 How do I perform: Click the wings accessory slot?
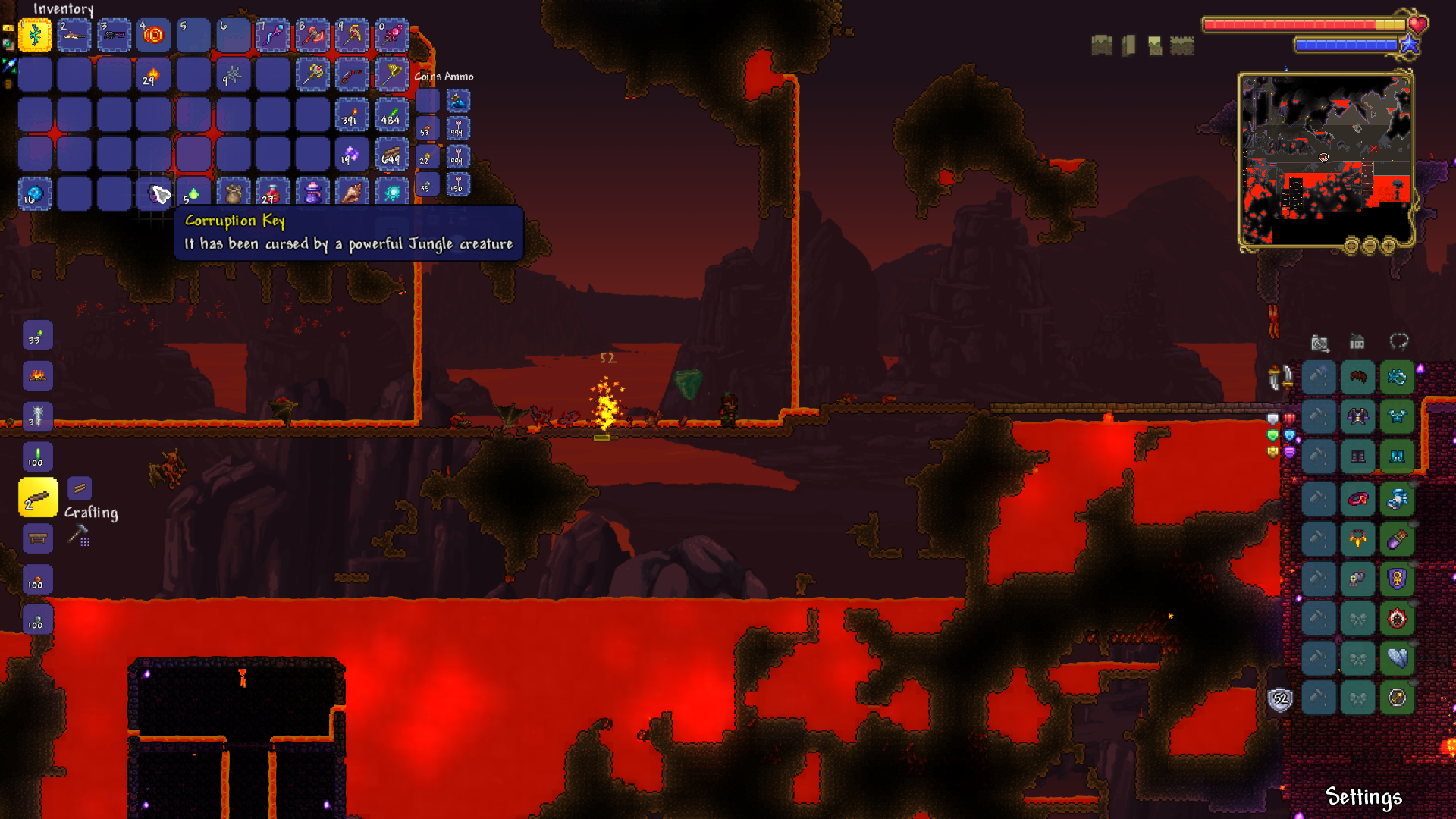pos(1397,658)
